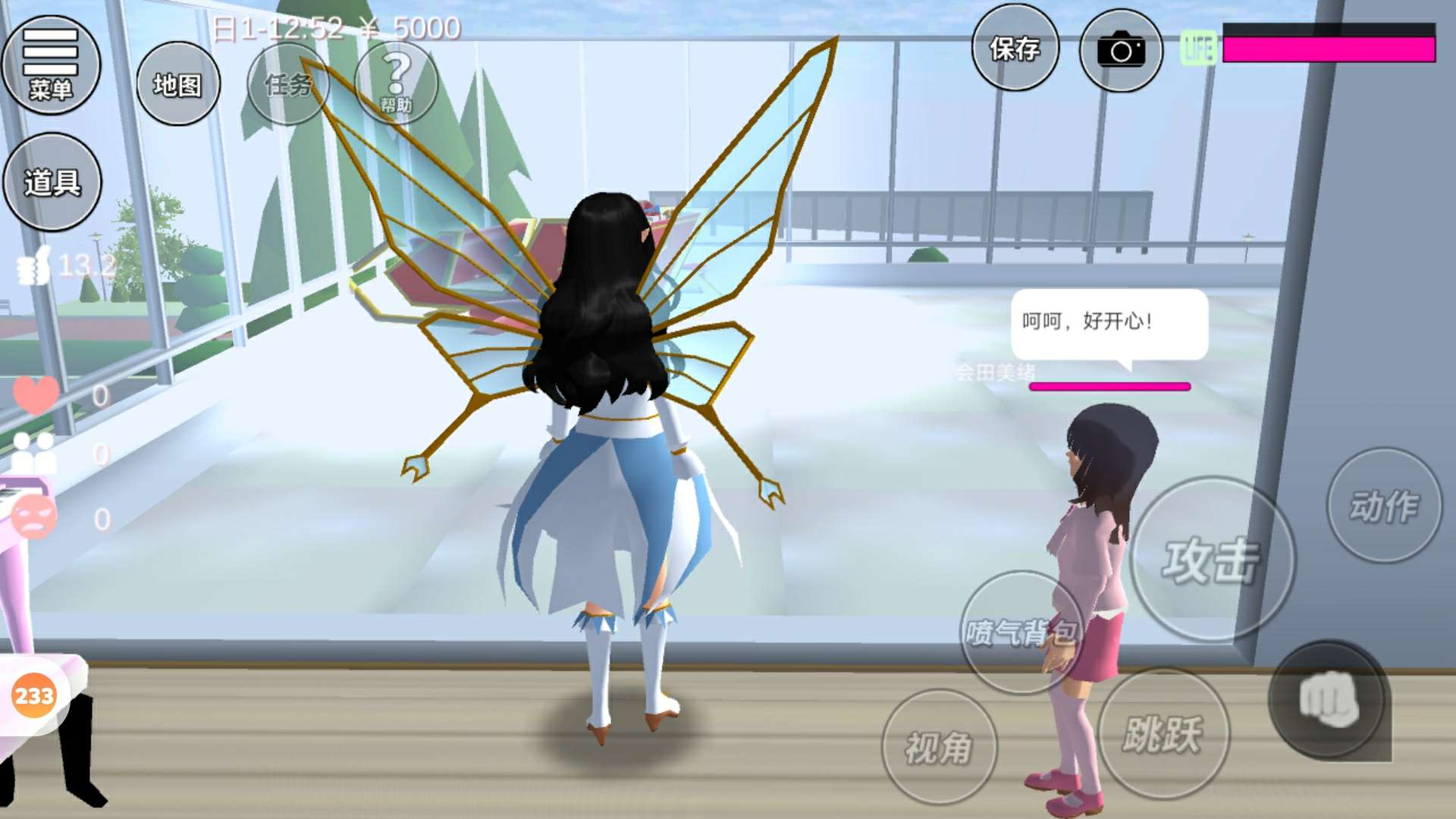Open the 菜单 main menu
The height and width of the screenshot is (819, 1456).
click(x=51, y=64)
